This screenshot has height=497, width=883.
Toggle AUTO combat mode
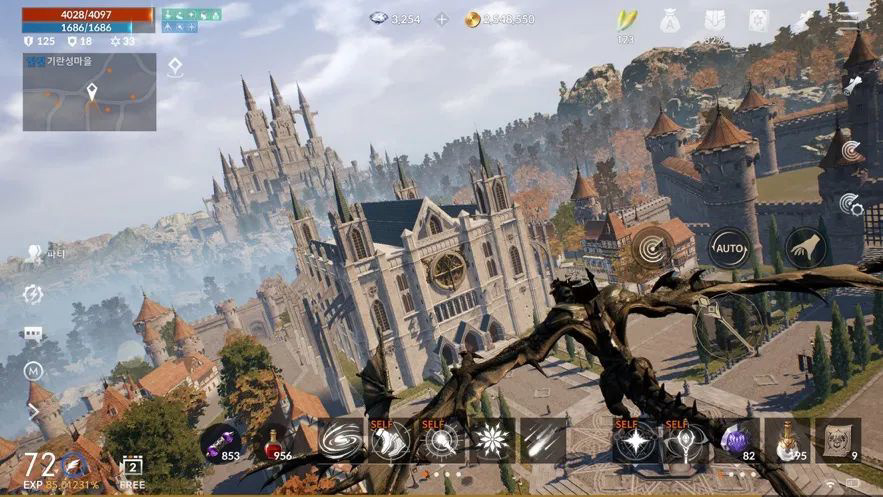coord(729,248)
